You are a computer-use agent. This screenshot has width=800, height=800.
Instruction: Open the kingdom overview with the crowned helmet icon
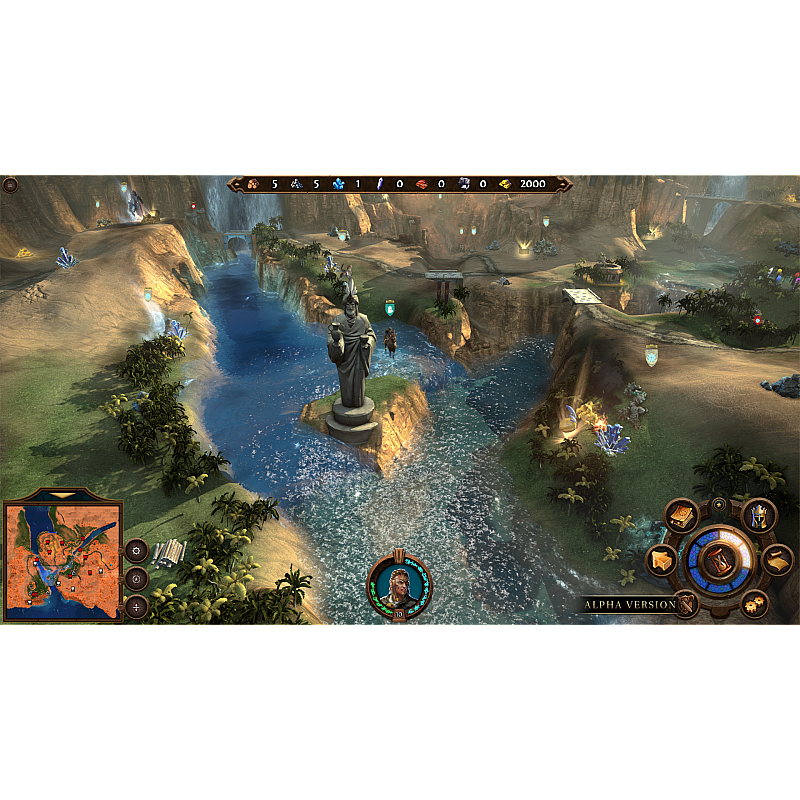tap(759, 516)
